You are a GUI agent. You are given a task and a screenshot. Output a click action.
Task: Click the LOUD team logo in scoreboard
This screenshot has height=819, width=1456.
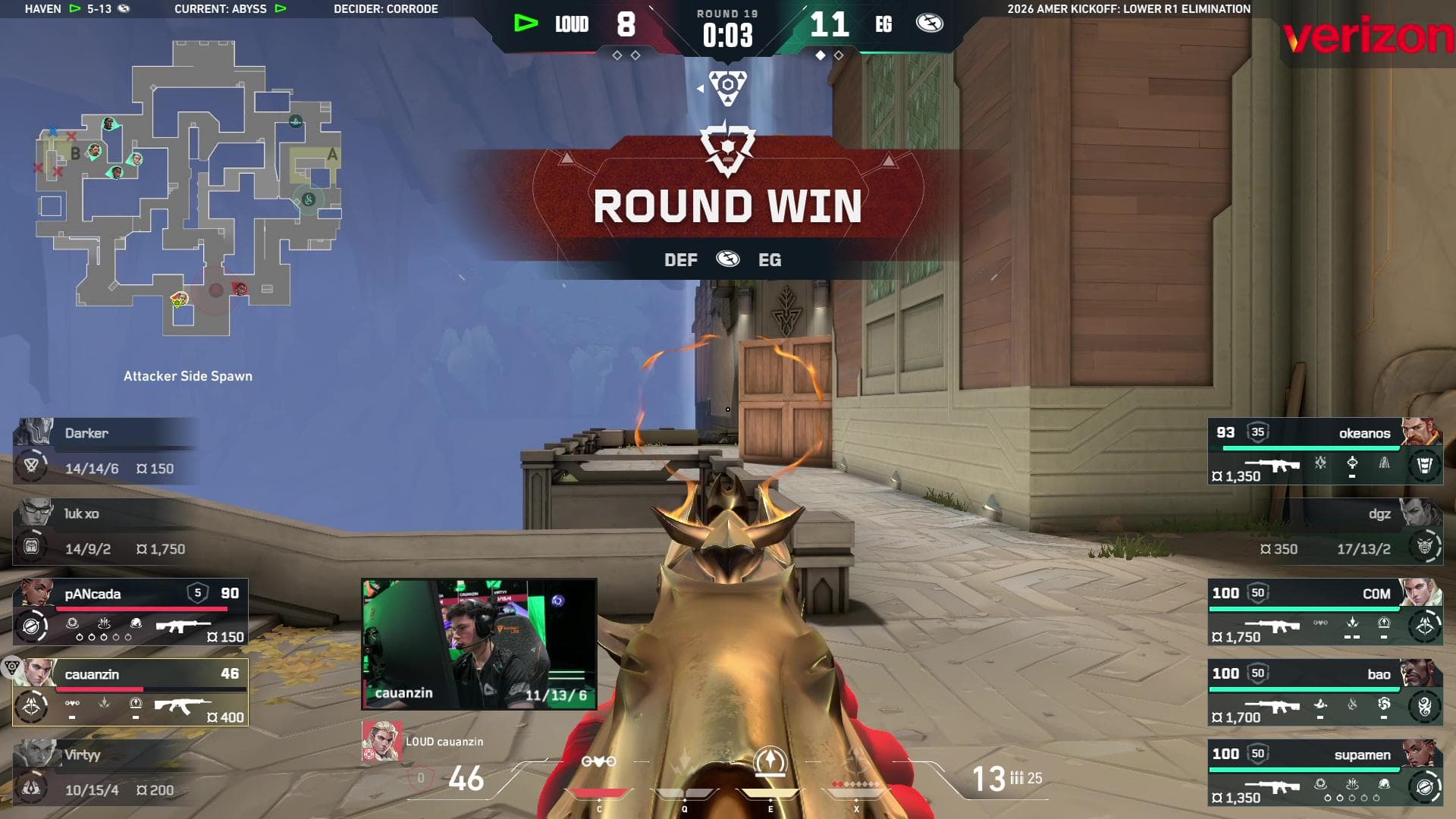point(526,24)
